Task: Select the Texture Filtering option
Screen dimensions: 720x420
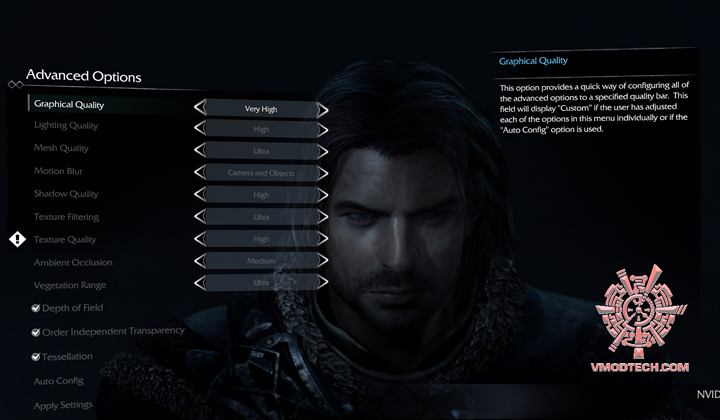Action: point(66,217)
